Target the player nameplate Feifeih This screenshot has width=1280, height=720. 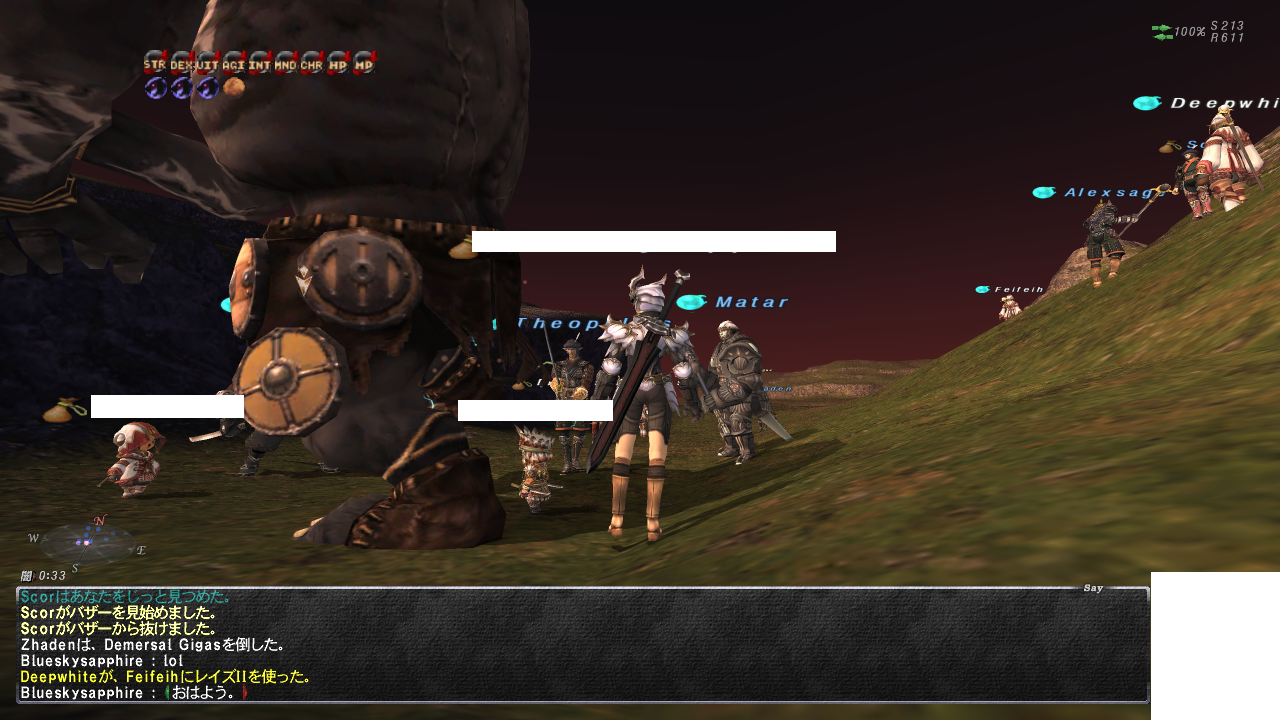pyautogui.click(x=1018, y=290)
